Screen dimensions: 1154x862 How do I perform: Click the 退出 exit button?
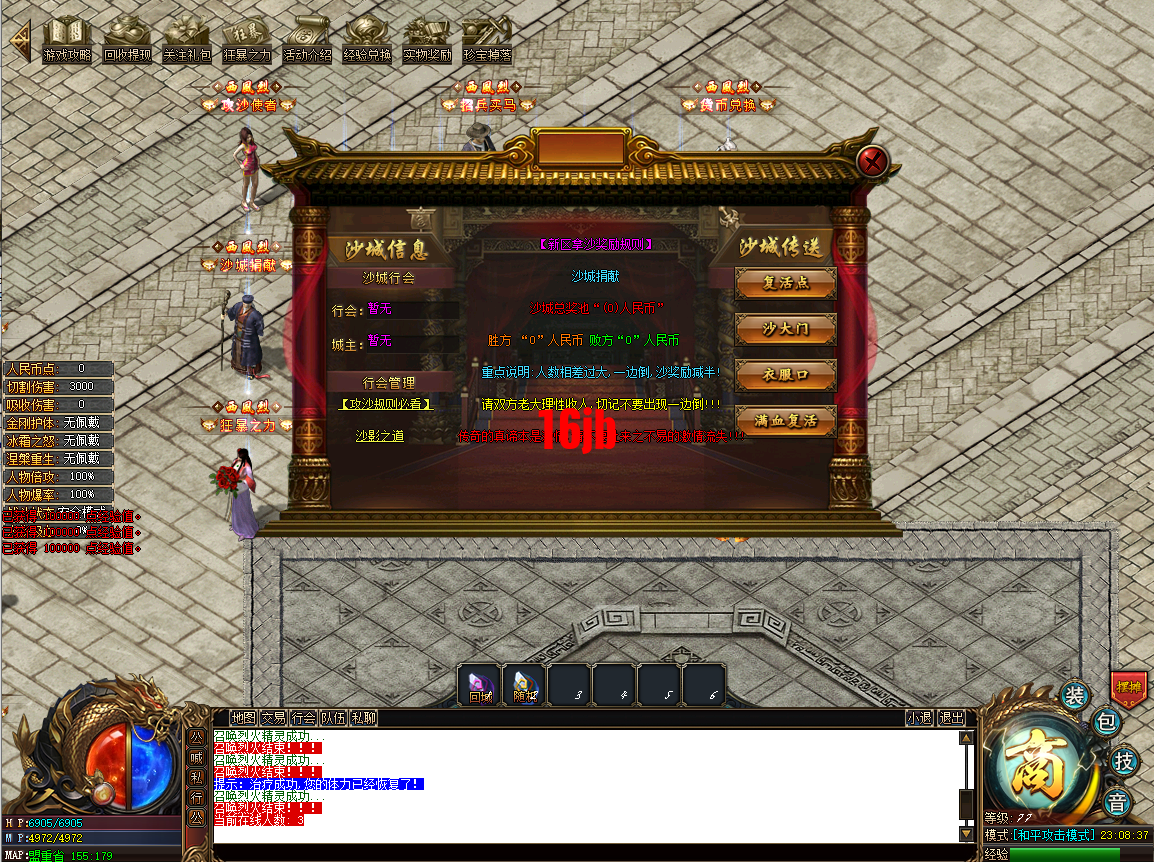pyautogui.click(x=951, y=718)
